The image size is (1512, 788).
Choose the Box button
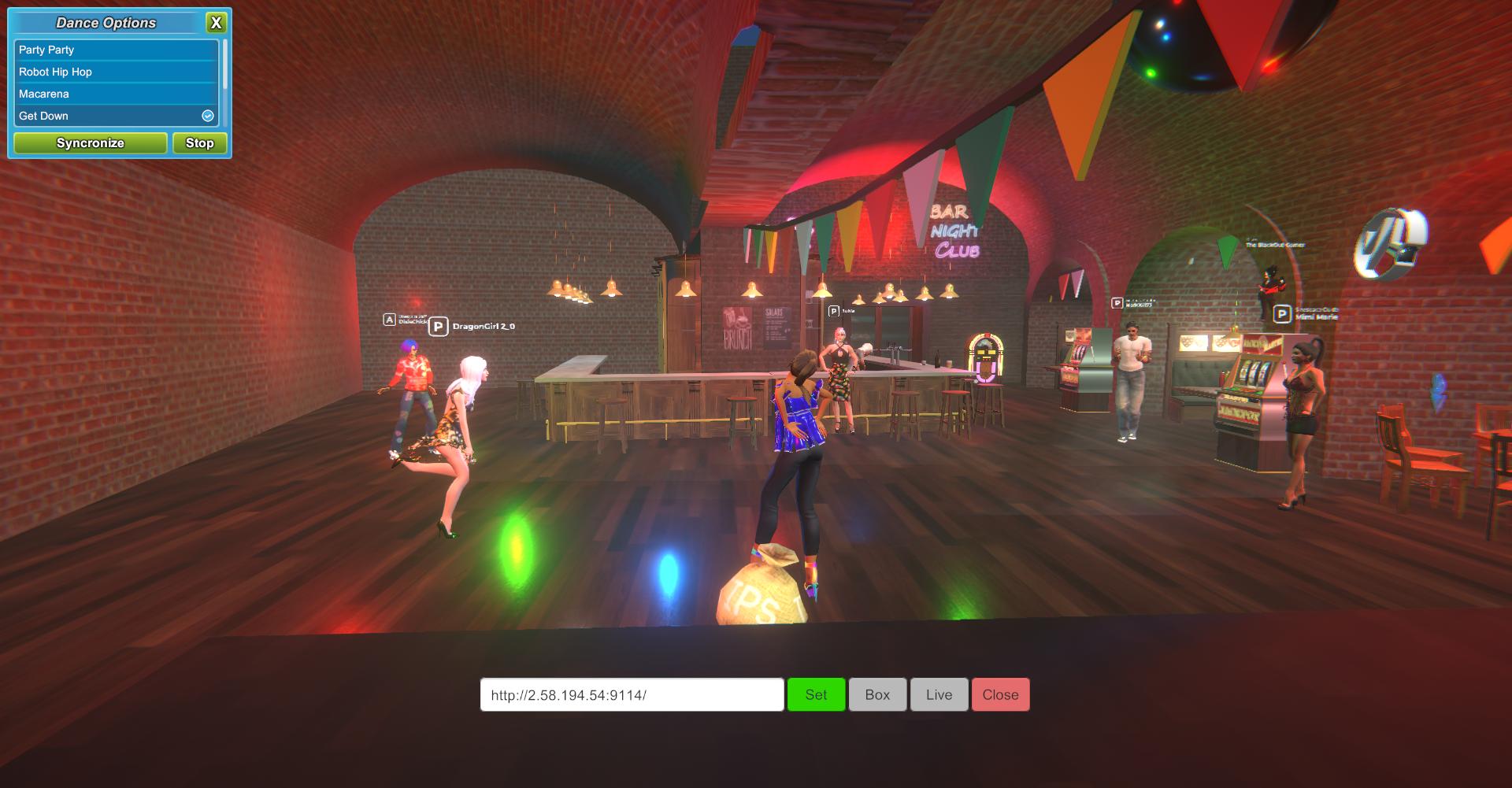877,695
